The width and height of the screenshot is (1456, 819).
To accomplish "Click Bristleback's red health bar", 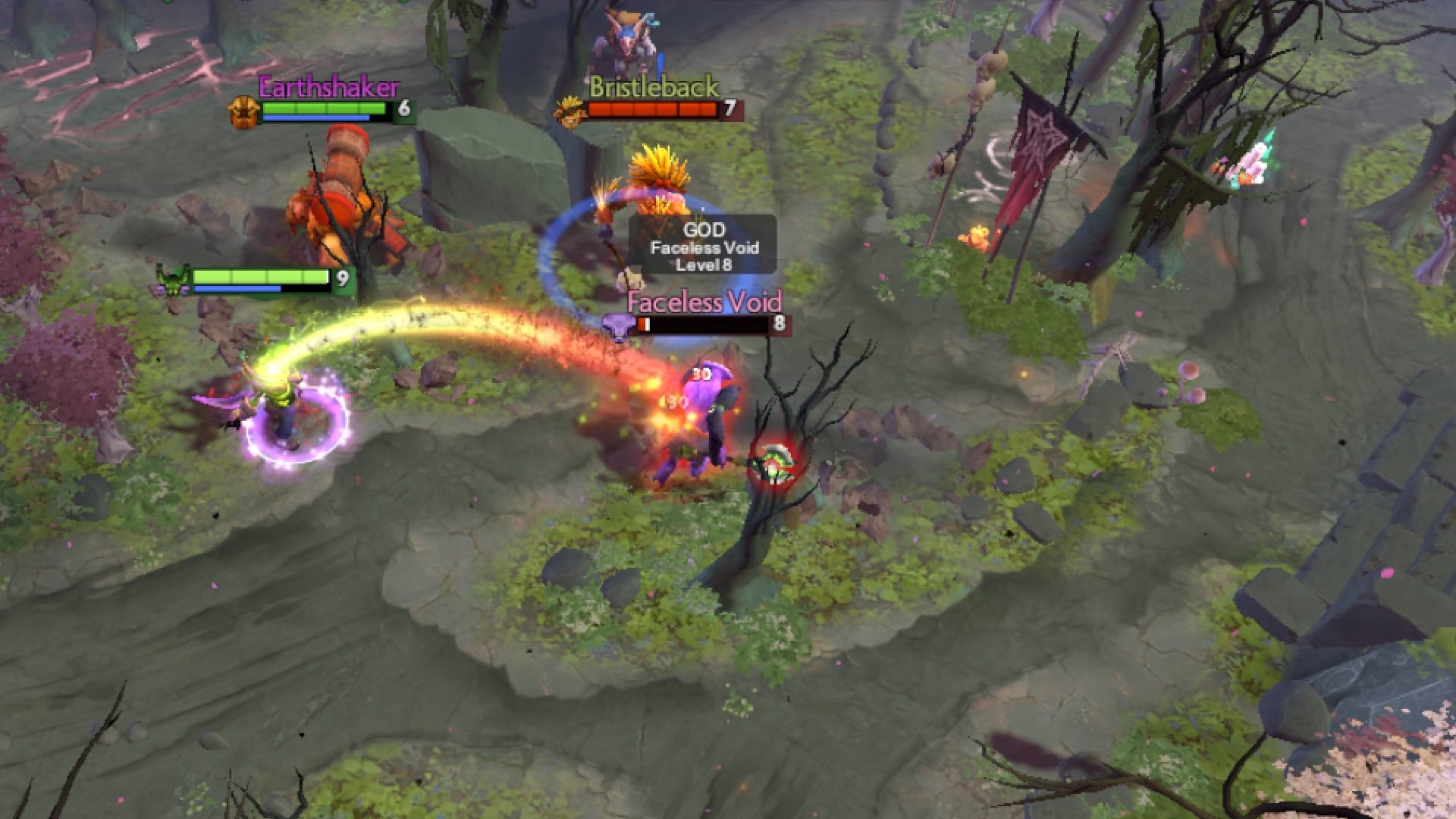I will 654,108.
